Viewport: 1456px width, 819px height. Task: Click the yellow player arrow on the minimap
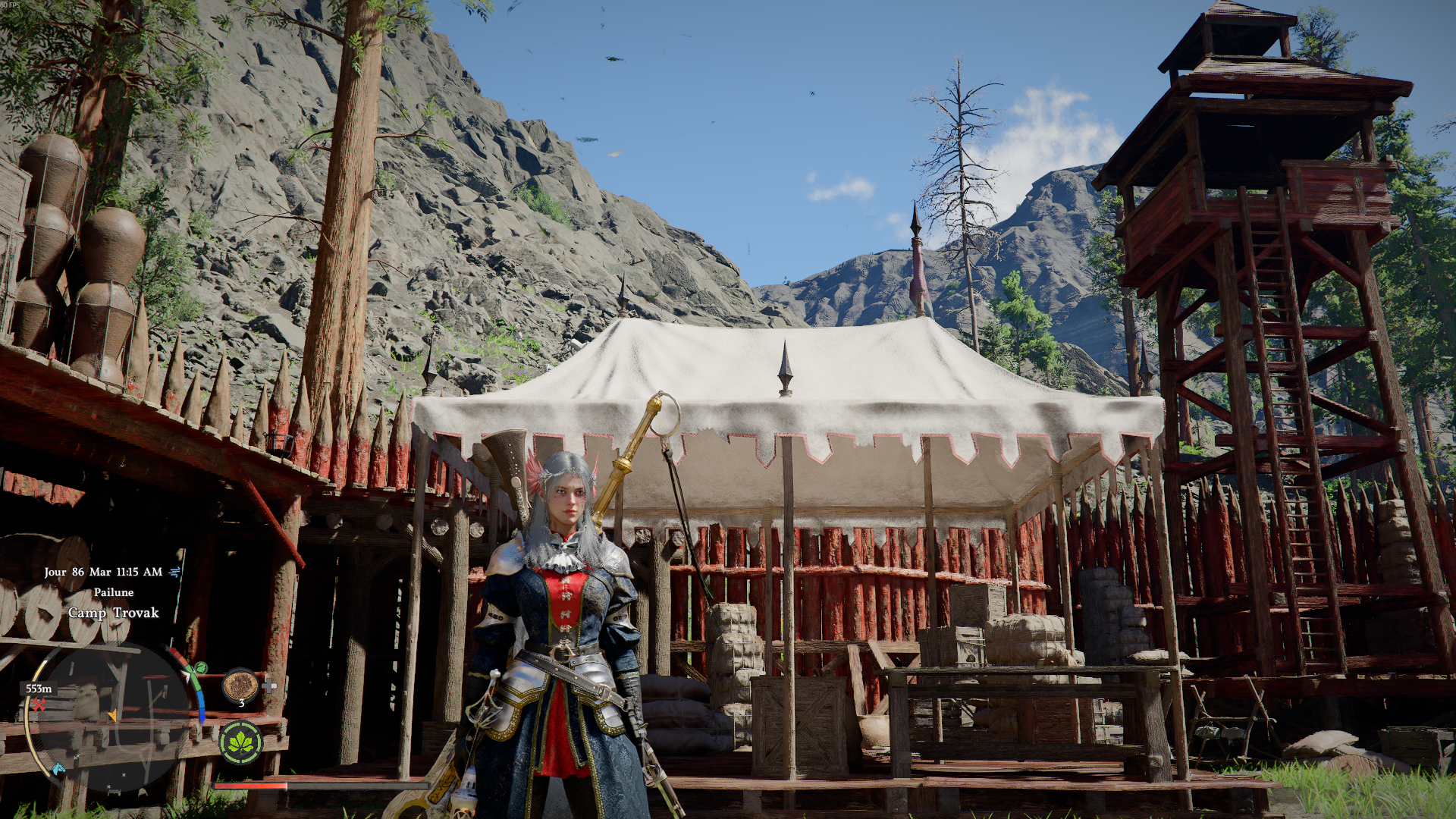(x=113, y=717)
